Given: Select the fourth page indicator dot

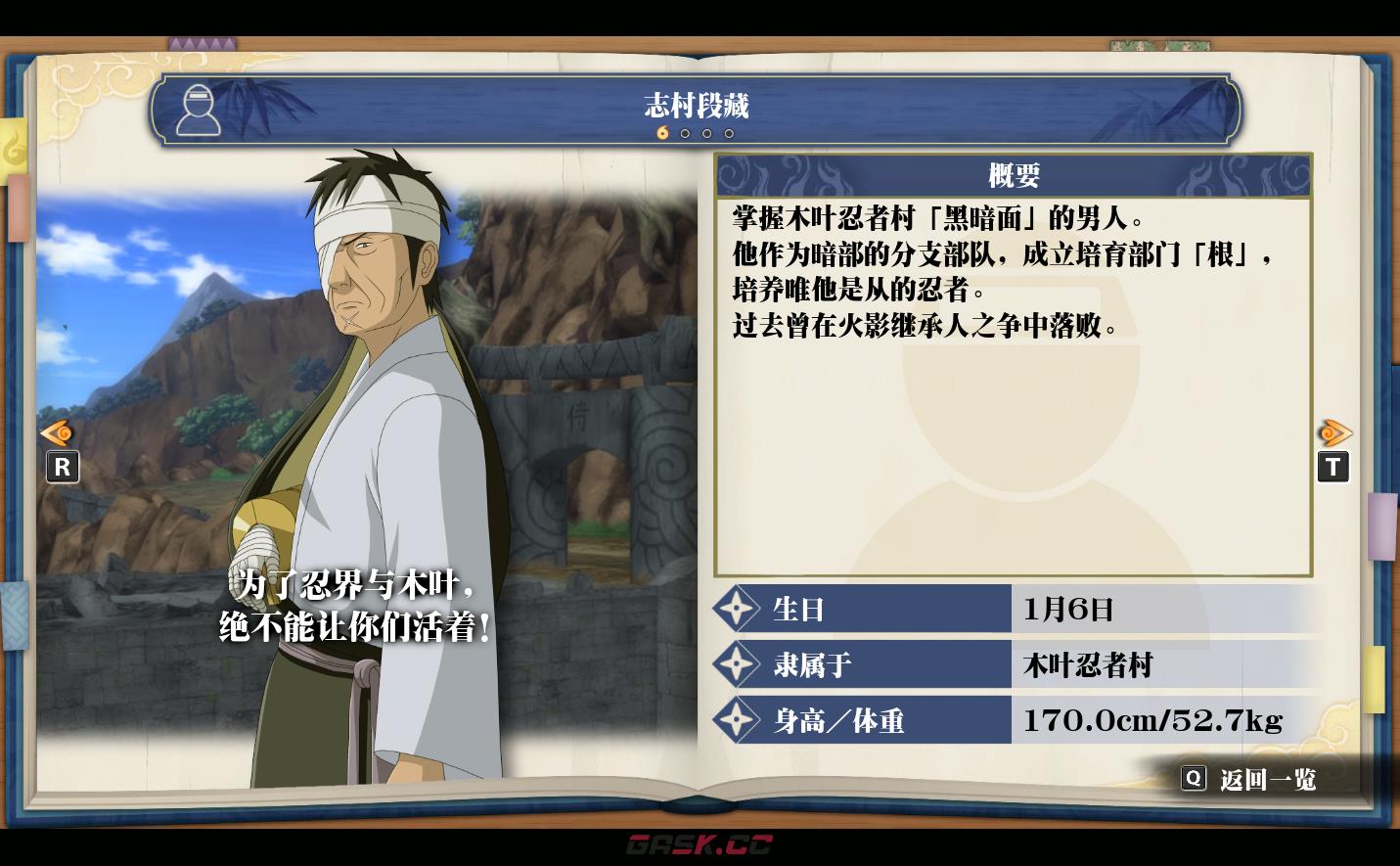Looking at the screenshot, I should [x=728, y=133].
